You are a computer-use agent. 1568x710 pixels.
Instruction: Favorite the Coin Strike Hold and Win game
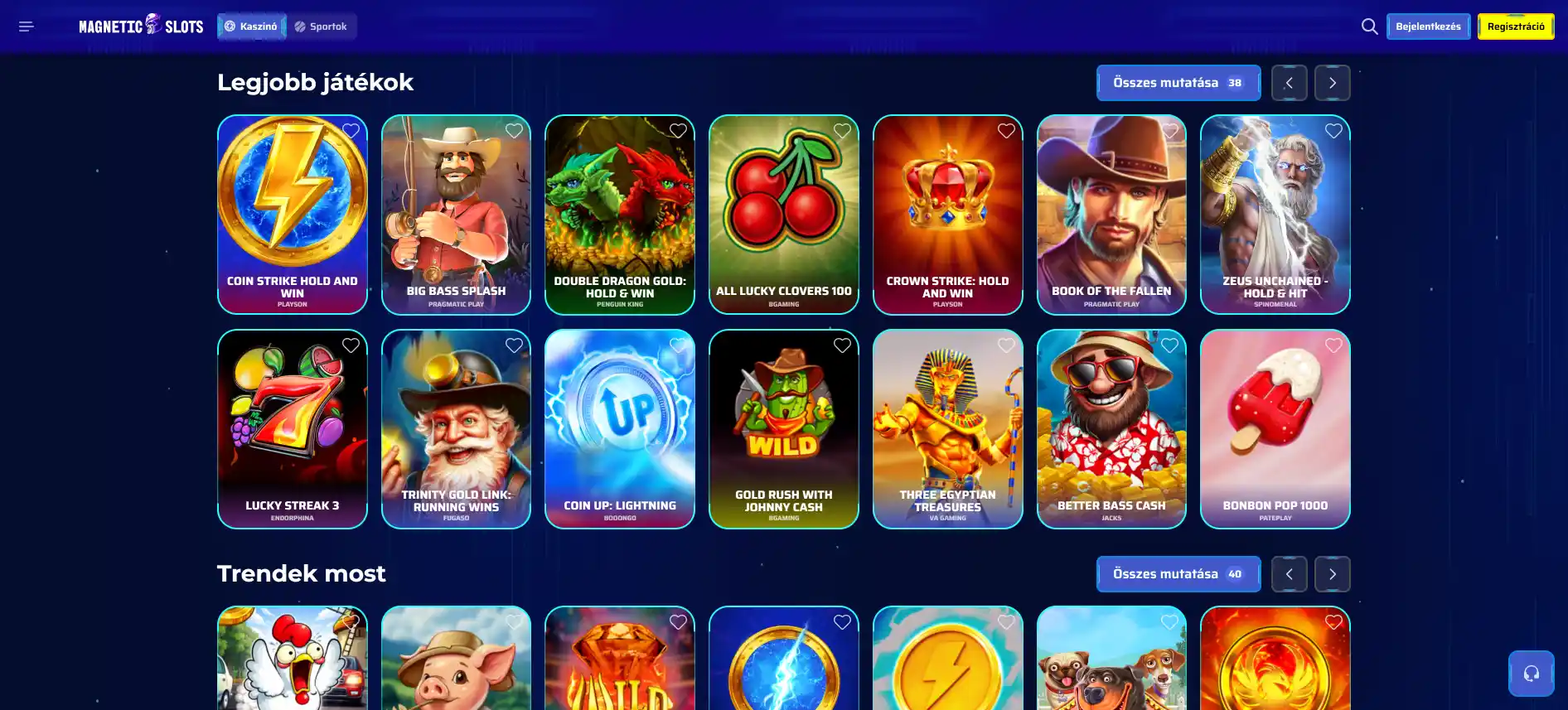tap(350, 130)
